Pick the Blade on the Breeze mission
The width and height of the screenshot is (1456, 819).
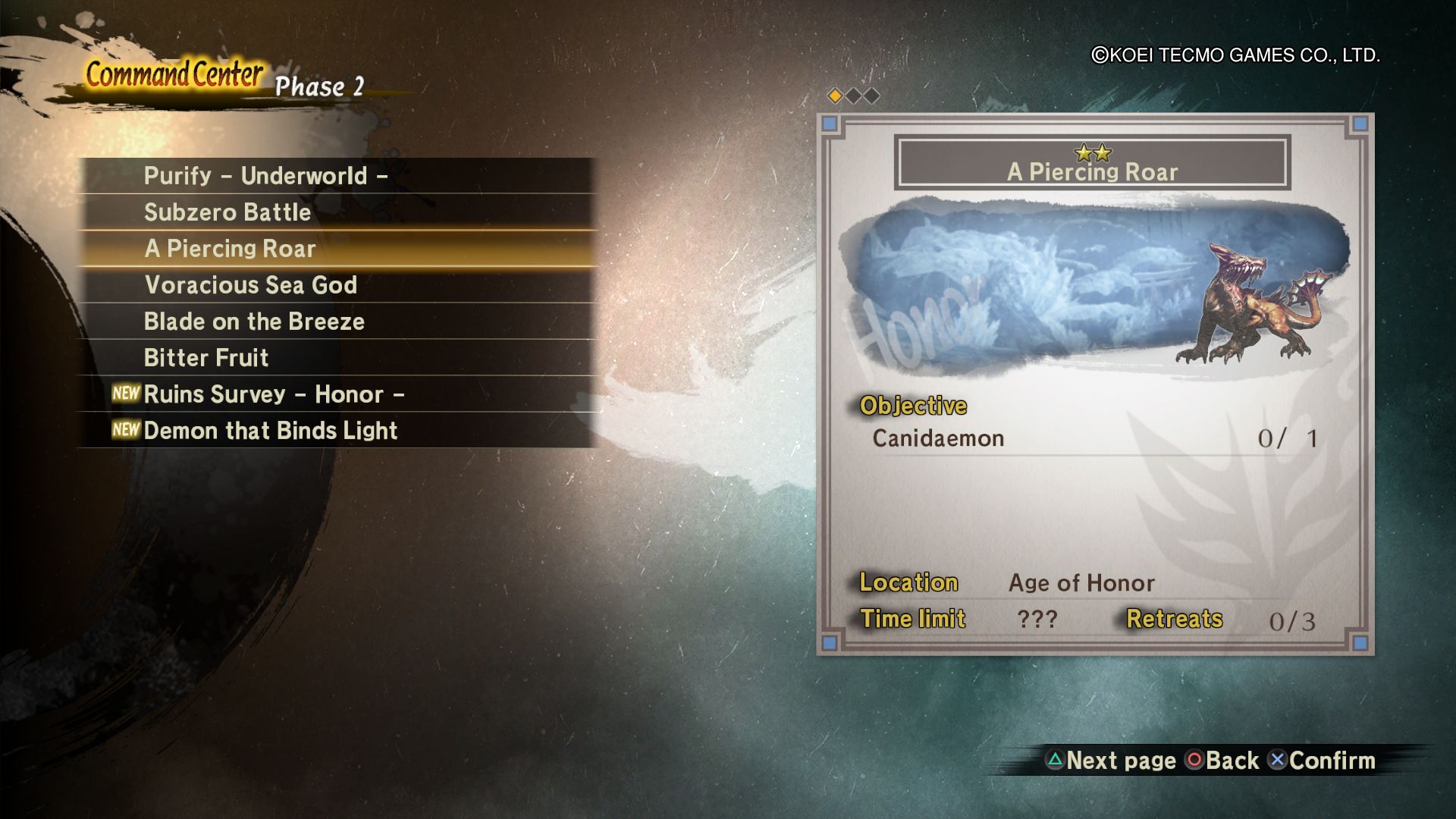(x=254, y=322)
